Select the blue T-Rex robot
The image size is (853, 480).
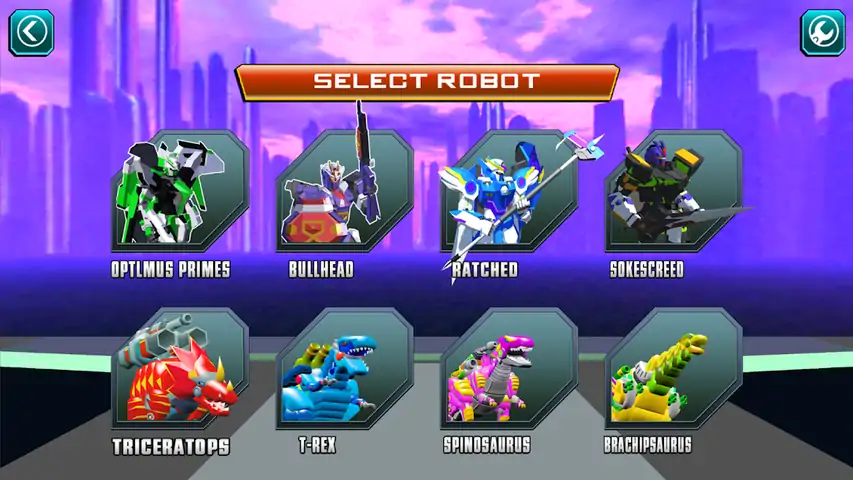pyautogui.click(x=344, y=372)
